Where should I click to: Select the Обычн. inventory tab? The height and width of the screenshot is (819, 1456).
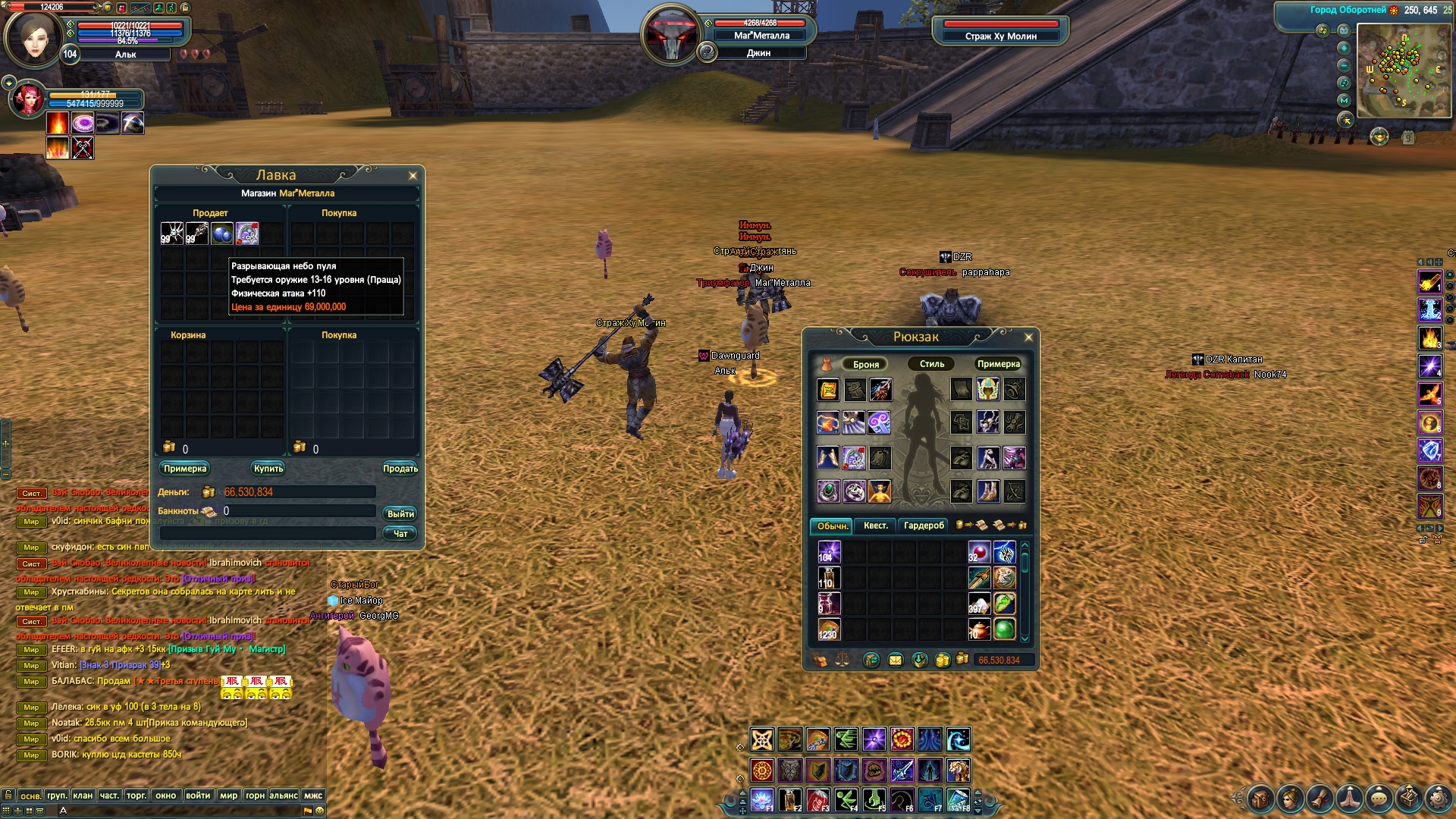[832, 526]
